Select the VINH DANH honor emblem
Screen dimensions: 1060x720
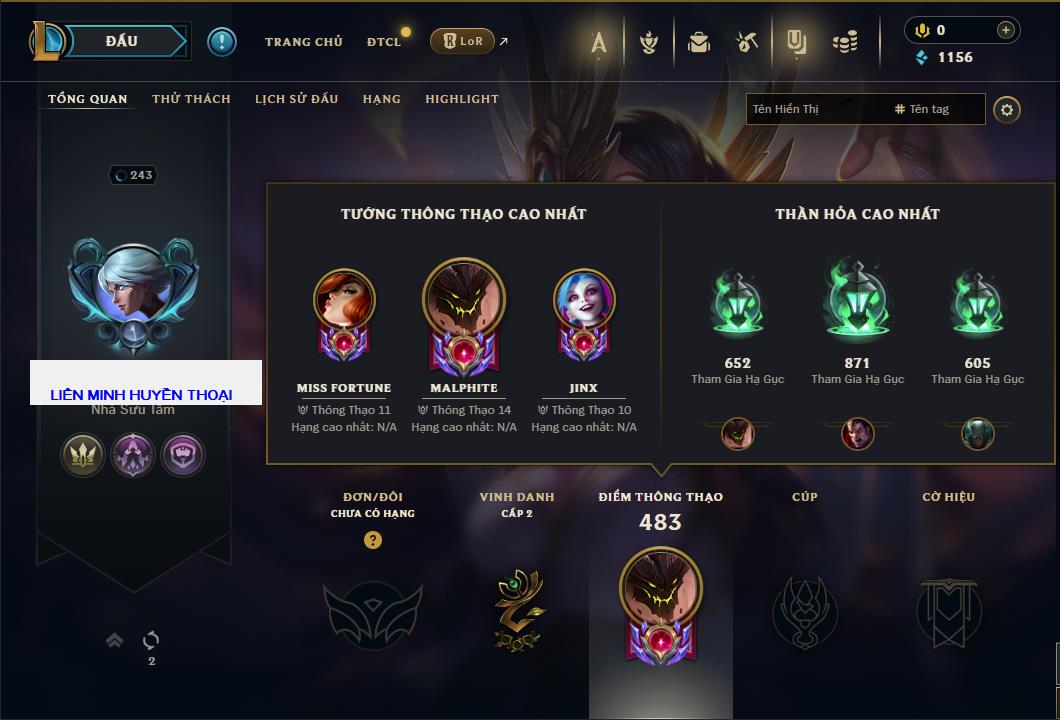[517, 610]
